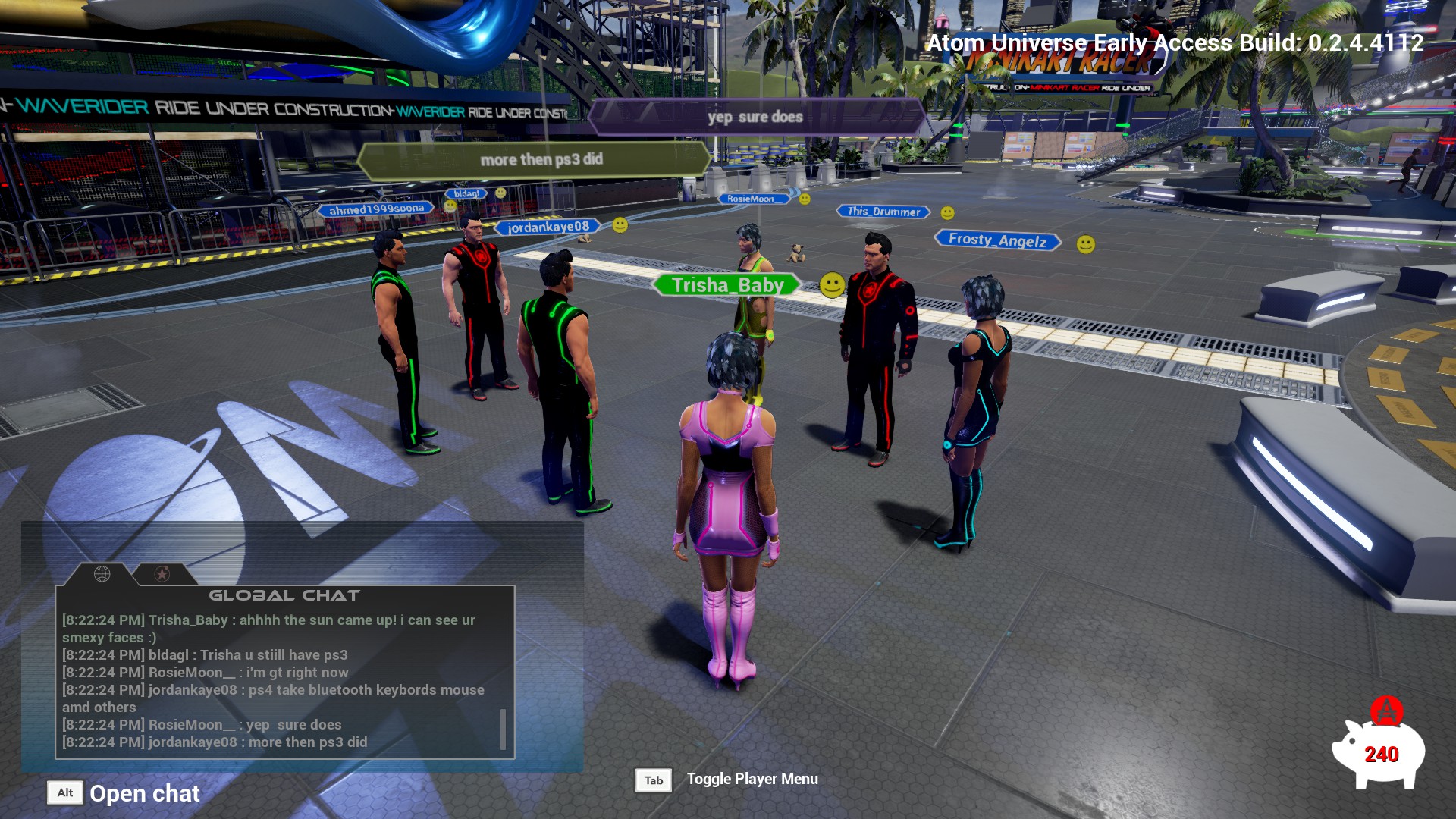
Task: Switch to the globe Global Chat tab
Action: 102,574
